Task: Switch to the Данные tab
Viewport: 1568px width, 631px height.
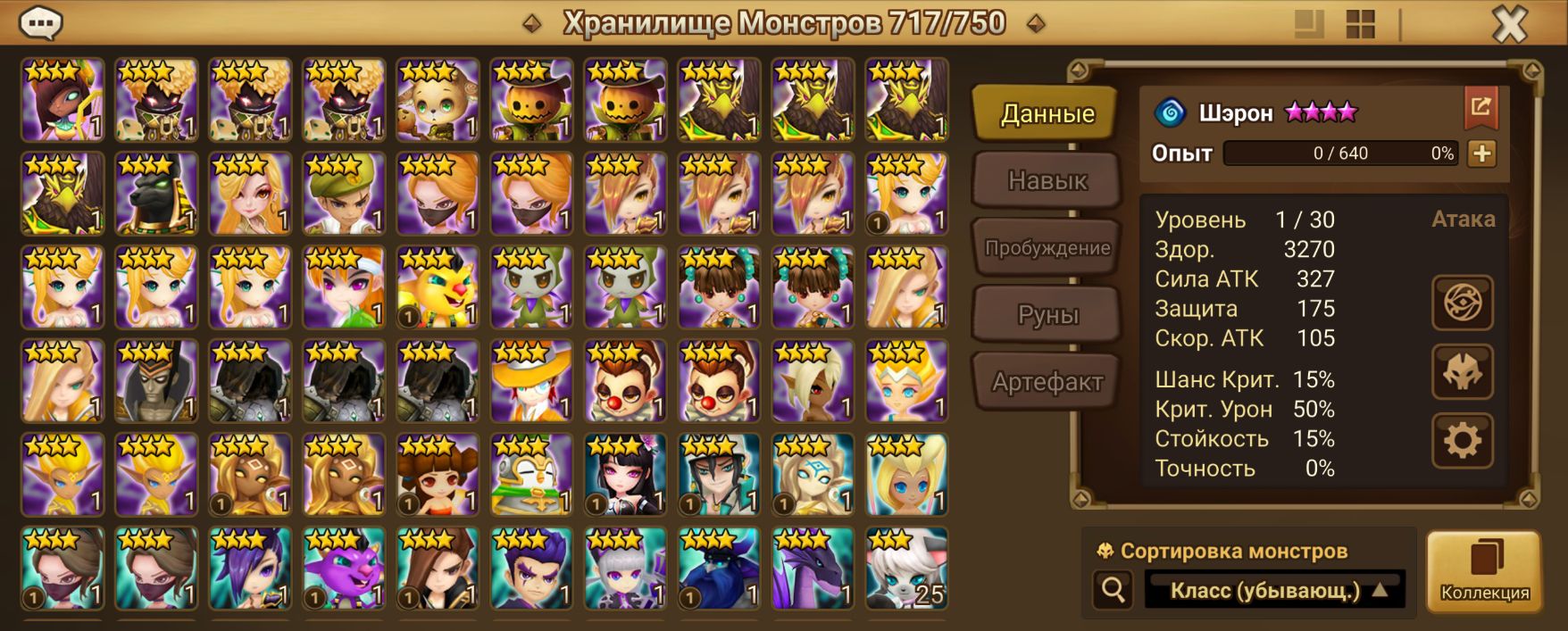Action: (x=1046, y=113)
